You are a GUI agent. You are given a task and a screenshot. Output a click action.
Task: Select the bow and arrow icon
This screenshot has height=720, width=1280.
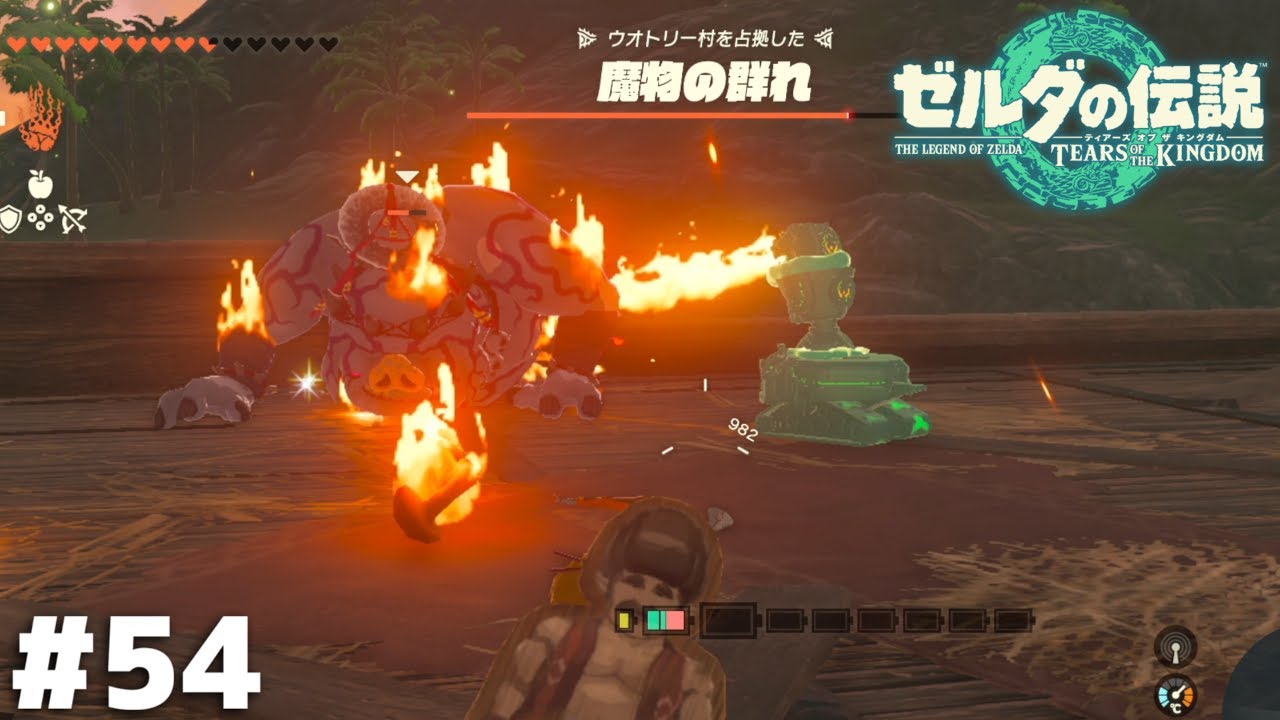pos(72,217)
